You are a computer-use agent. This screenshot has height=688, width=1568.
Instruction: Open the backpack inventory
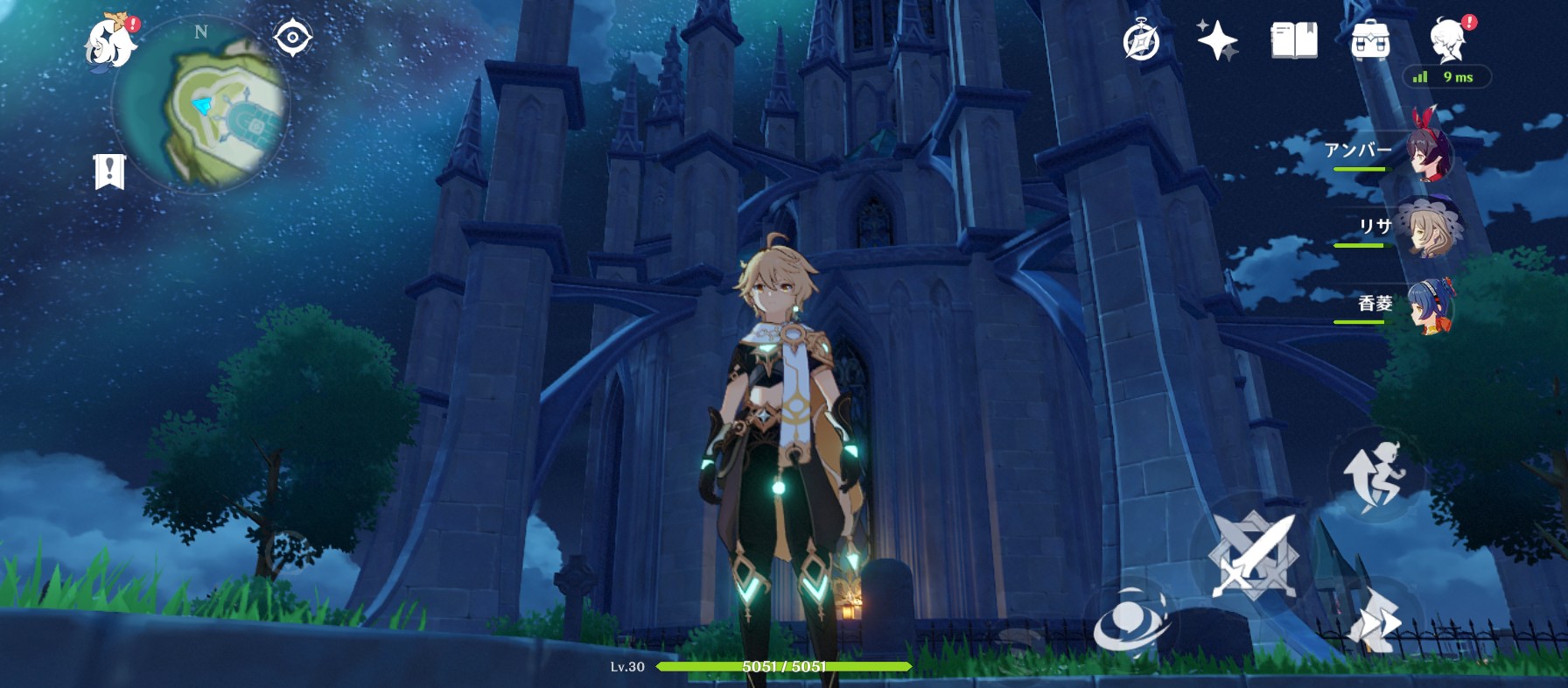[1370, 40]
